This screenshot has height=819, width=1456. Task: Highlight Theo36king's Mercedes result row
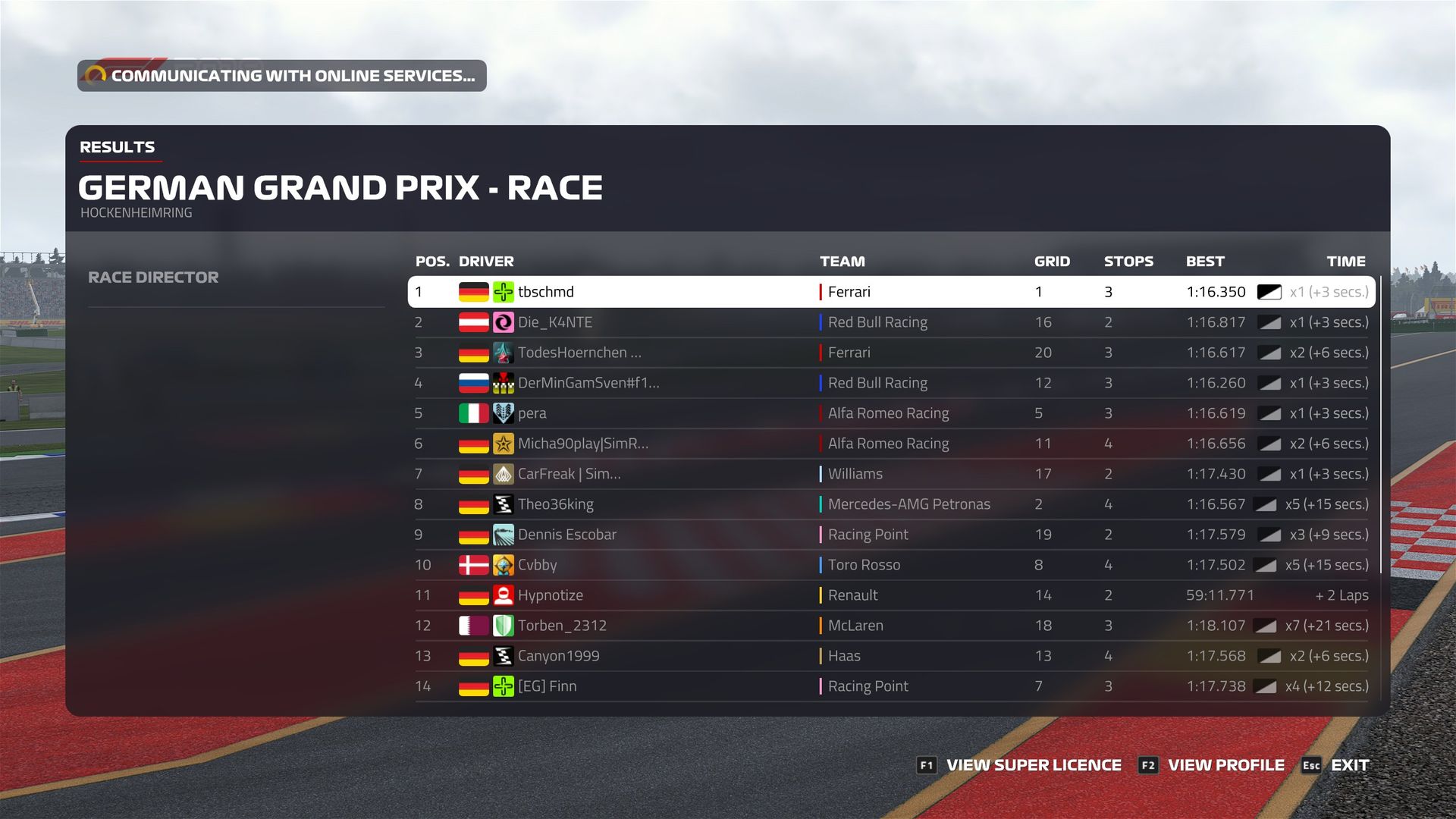point(891,504)
